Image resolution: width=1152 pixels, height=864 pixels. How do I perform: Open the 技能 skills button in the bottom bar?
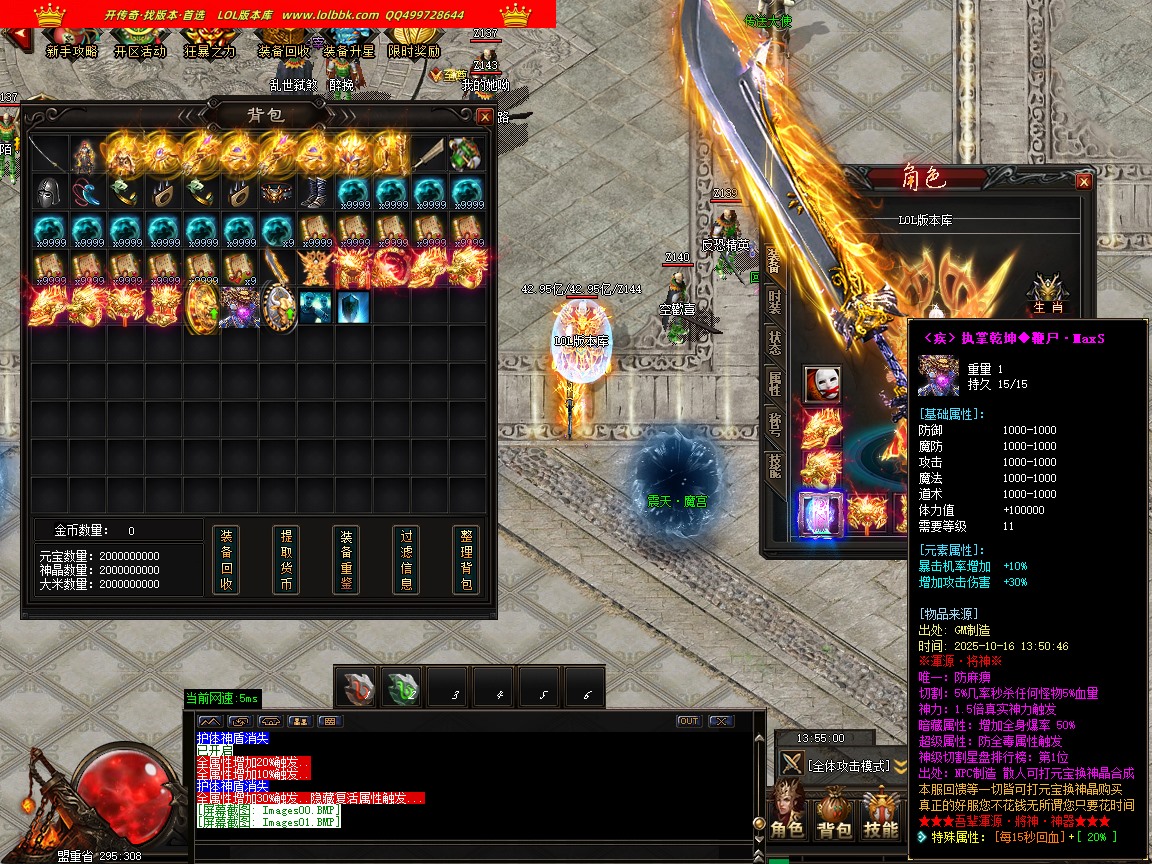(881, 814)
